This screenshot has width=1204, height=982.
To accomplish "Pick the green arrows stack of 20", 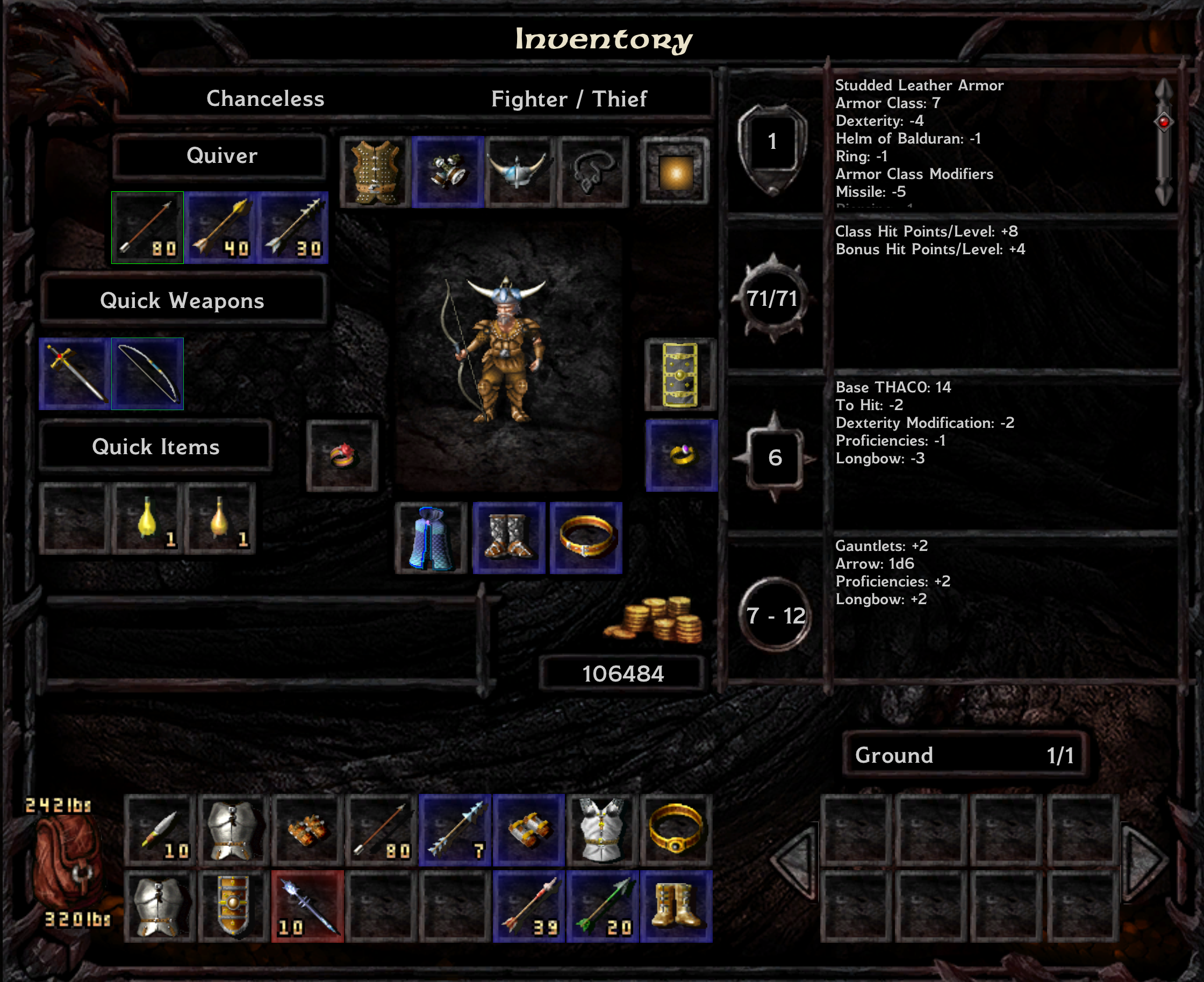I will click(x=603, y=906).
